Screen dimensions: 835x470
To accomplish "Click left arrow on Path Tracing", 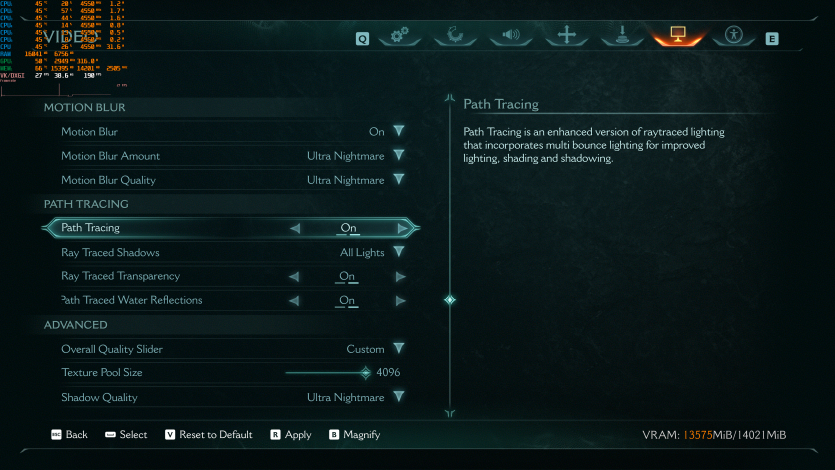I will 295,228.
